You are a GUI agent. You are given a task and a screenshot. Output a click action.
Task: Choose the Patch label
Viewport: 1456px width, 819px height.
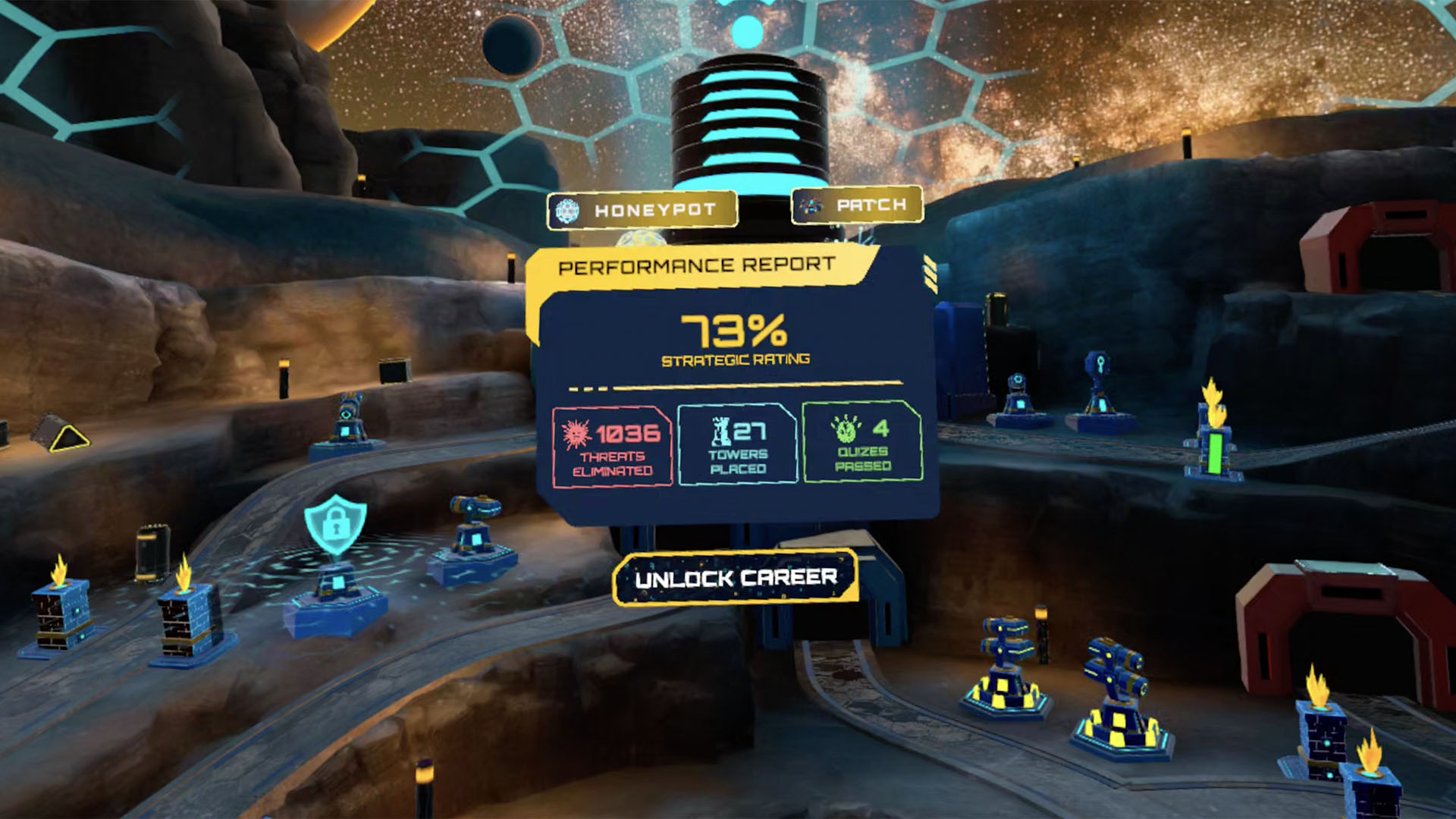pos(857,205)
